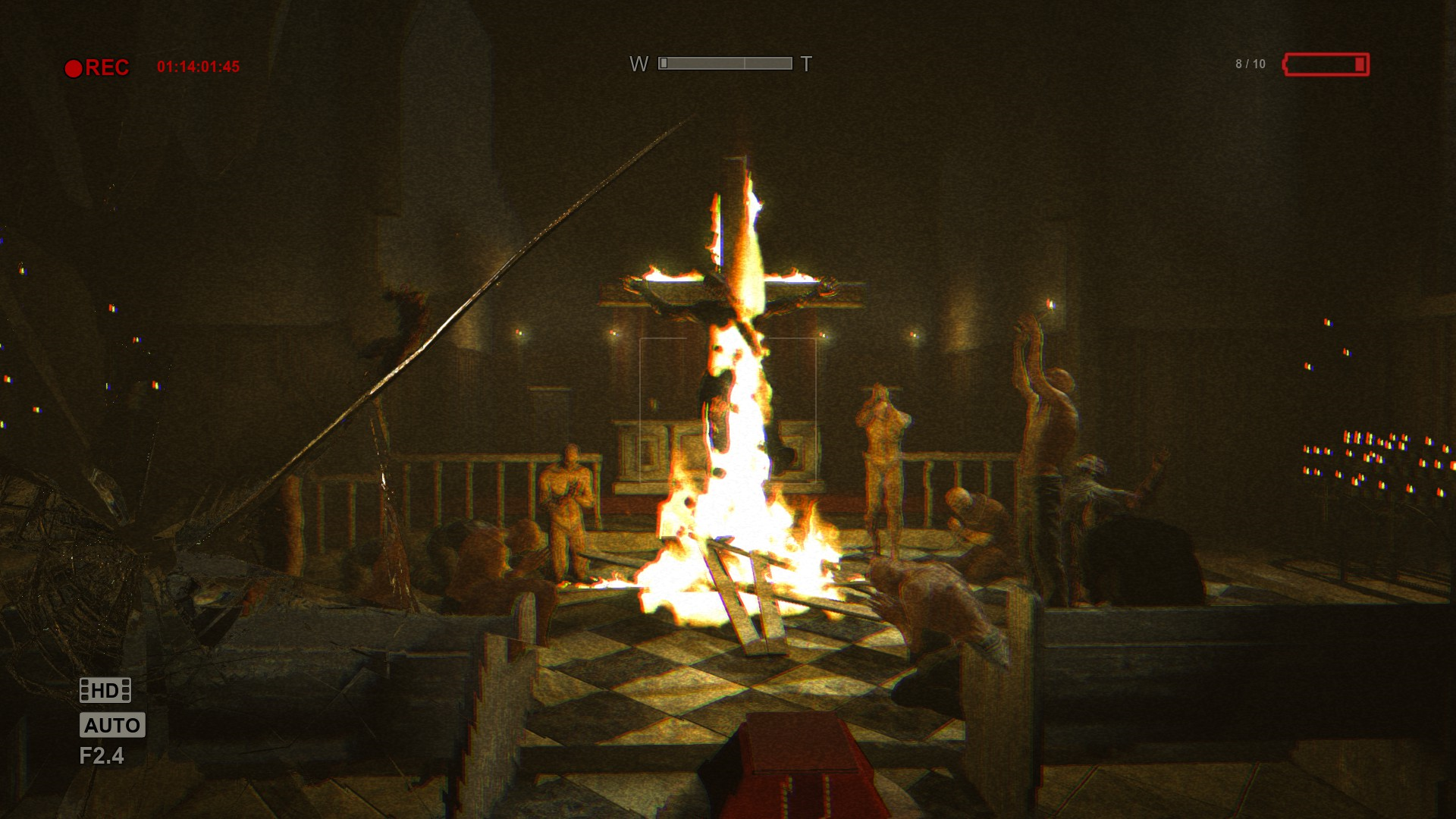Select the AUTO mode badge

pos(112,725)
